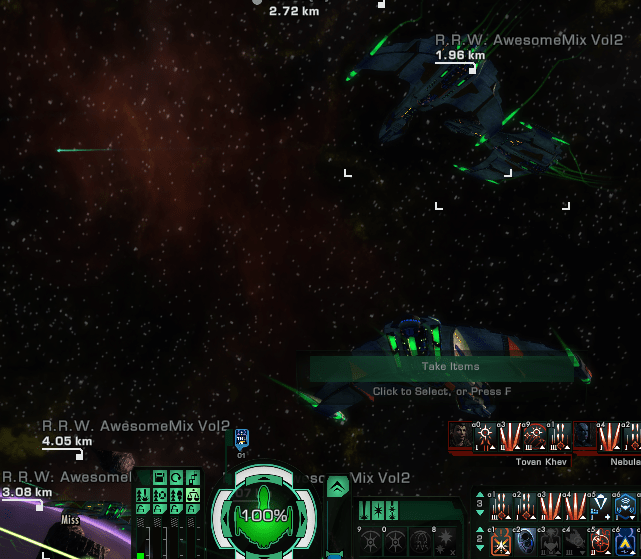Use the c6 yellow arrow ability
641x559 pixels.
(624, 541)
